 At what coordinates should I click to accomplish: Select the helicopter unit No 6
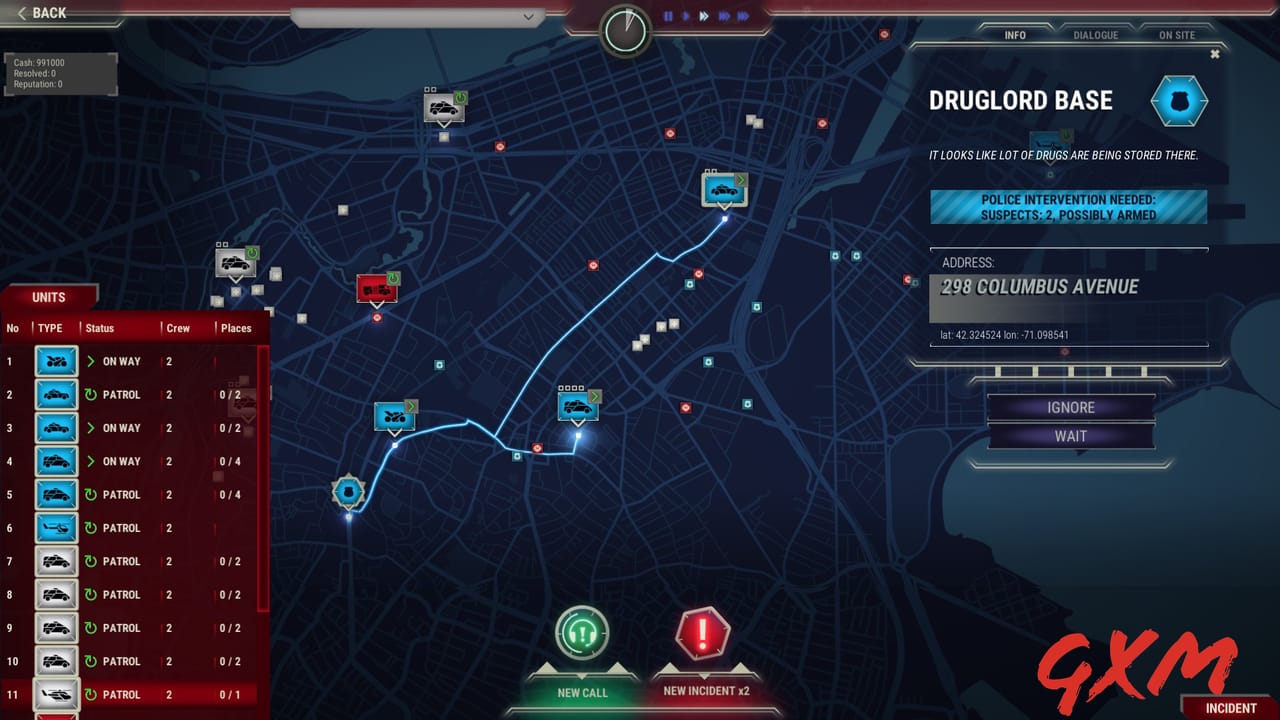pos(56,528)
